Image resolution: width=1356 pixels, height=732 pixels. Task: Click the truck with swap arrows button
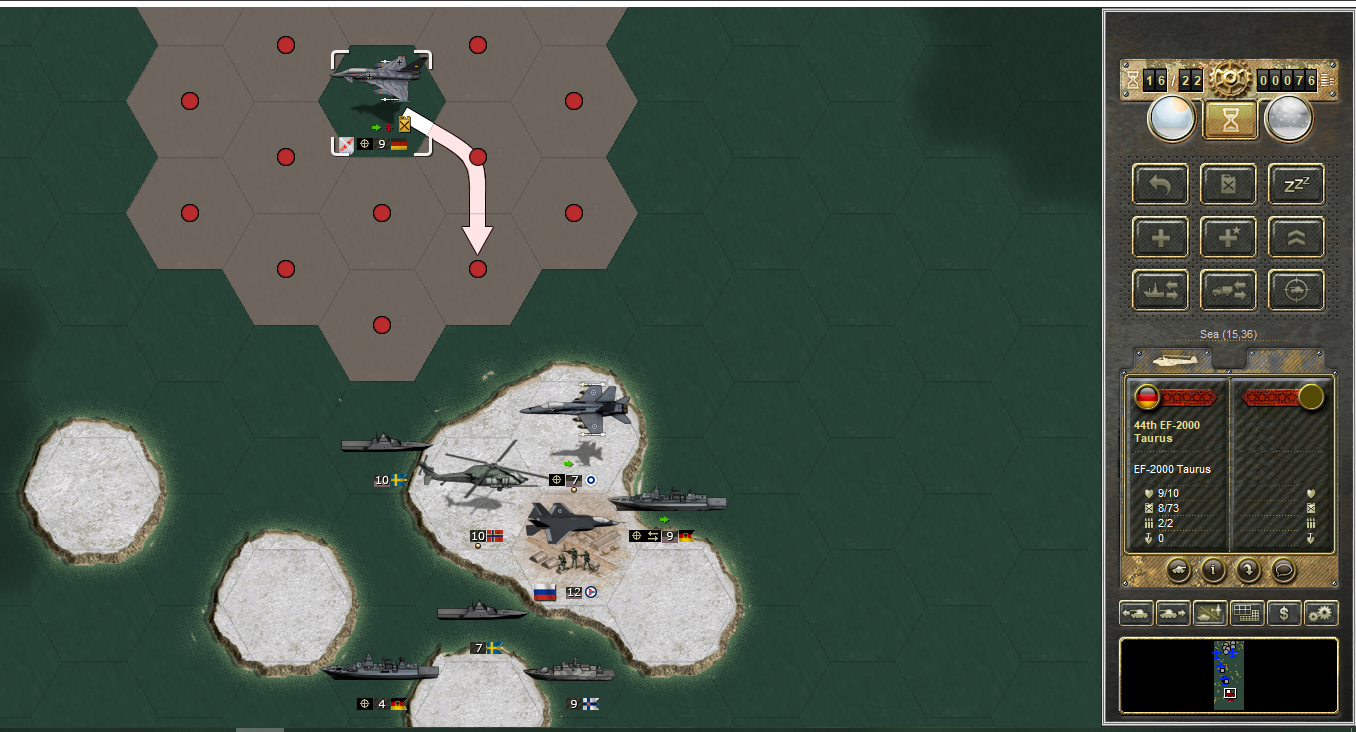click(1228, 290)
